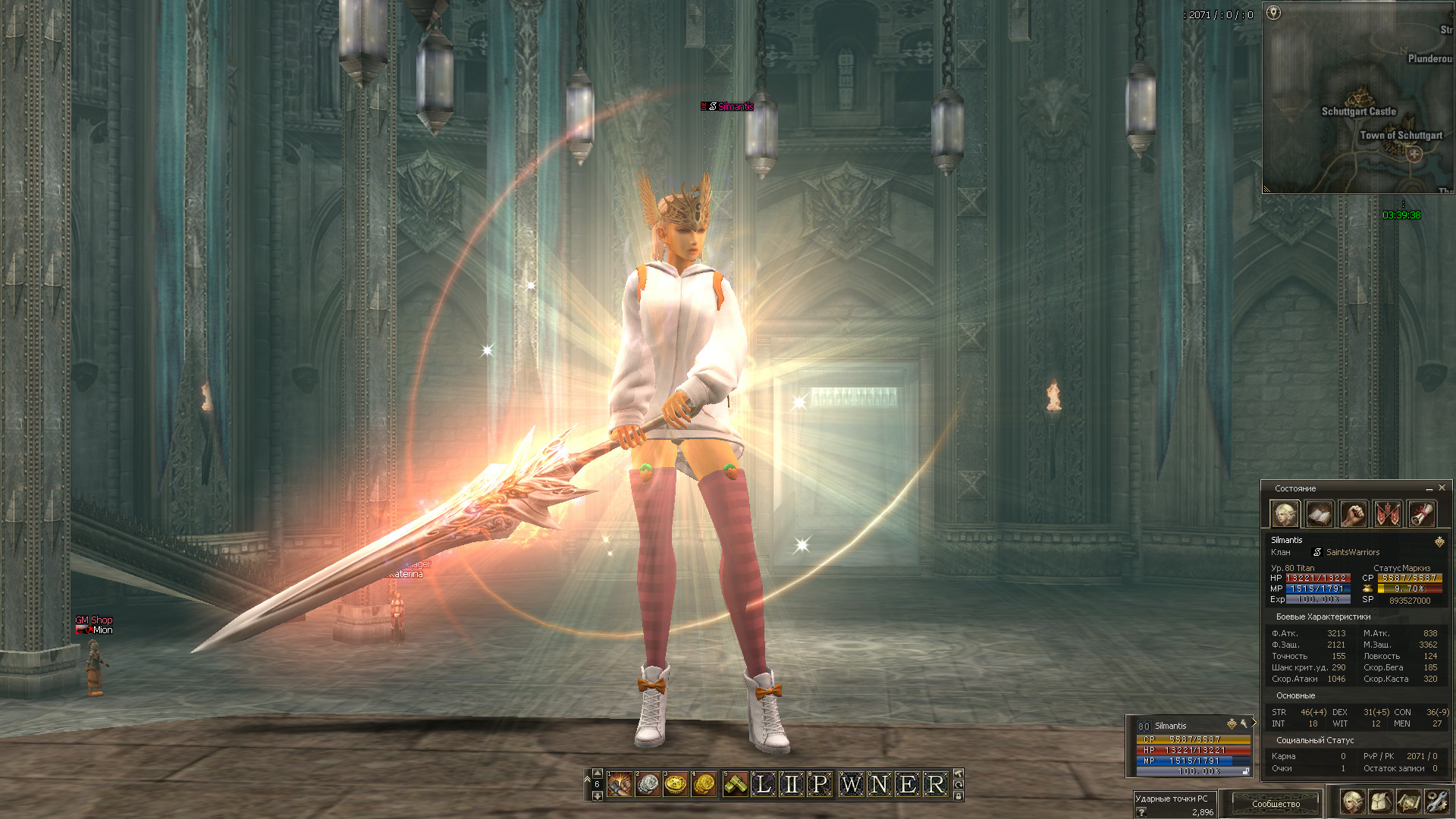Choose the letter R hotbar slot
This screenshot has width=1456, height=819.
tap(937, 784)
